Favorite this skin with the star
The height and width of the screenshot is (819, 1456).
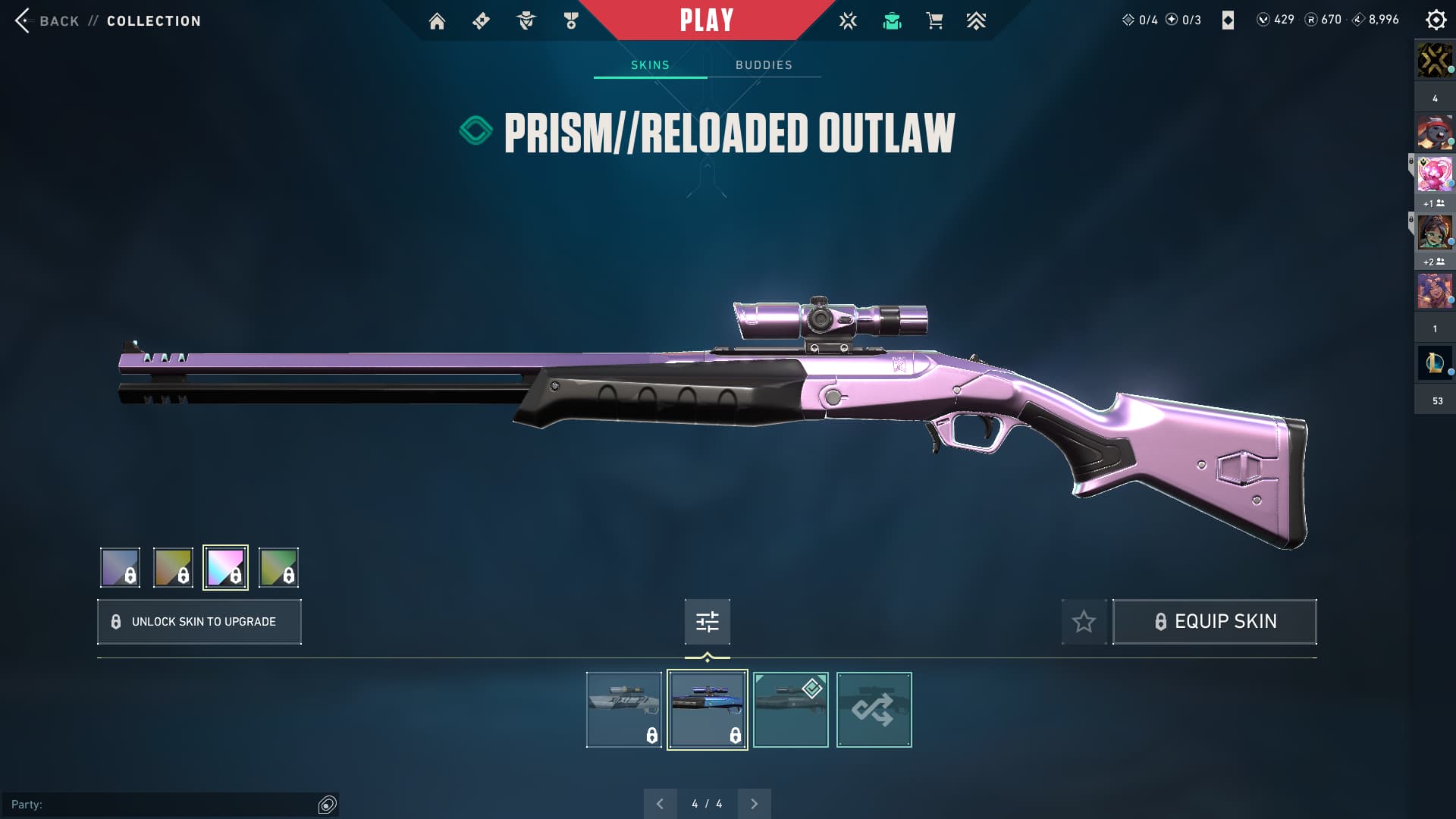pos(1084,622)
